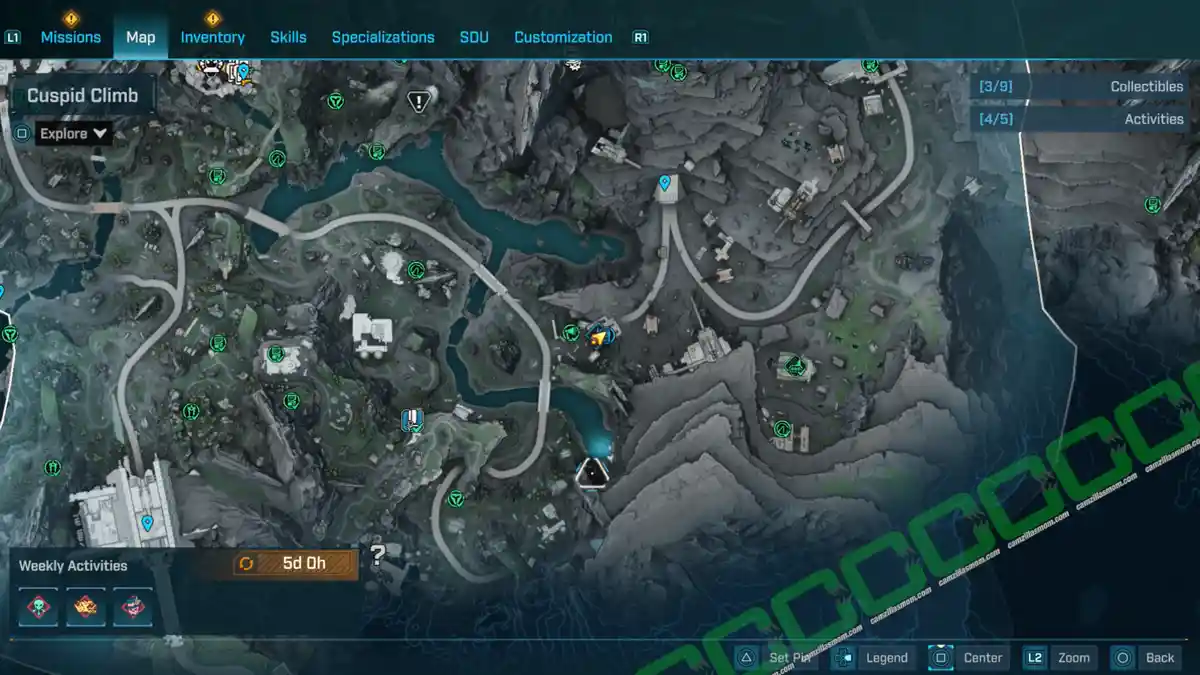
Task: Go to the Specializations tab
Action: point(383,37)
